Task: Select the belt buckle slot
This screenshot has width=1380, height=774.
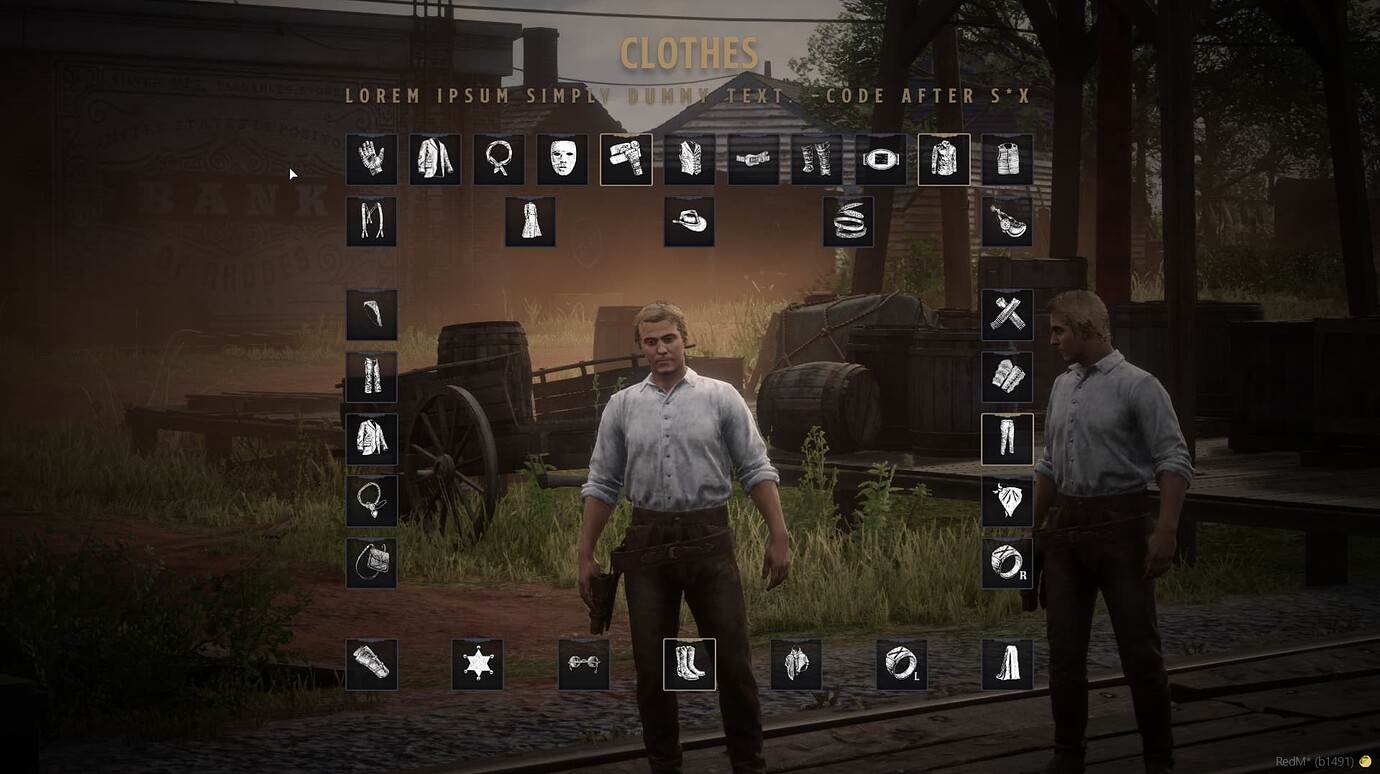Action: pyautogui.click(x=882, y=159)
